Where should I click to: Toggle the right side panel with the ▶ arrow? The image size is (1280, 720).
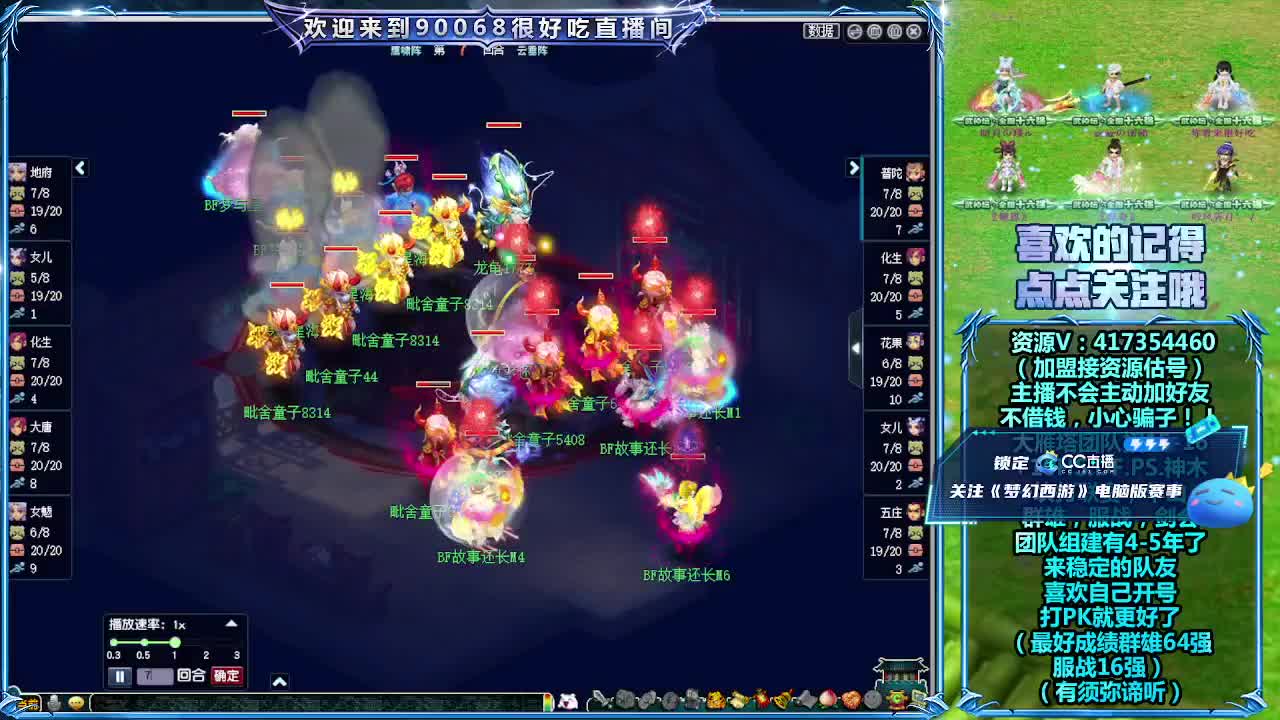click(x=855, y=169)
